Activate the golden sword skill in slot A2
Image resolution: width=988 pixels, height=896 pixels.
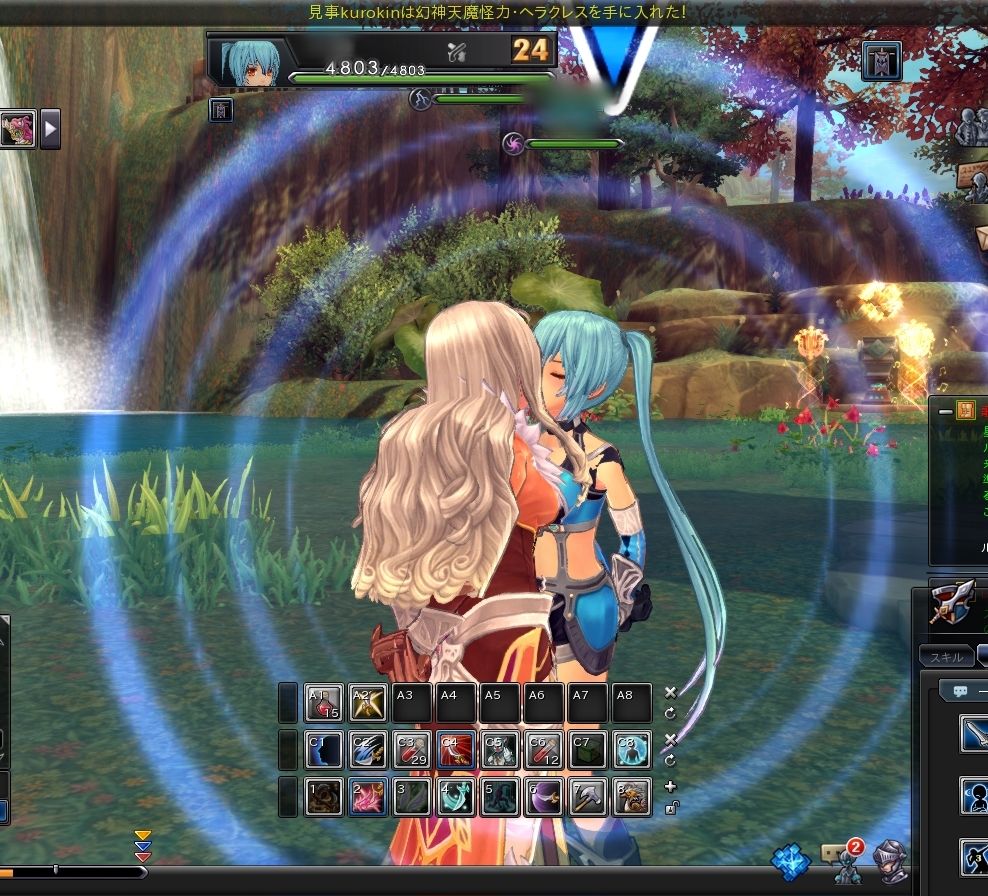click(367, 703)
